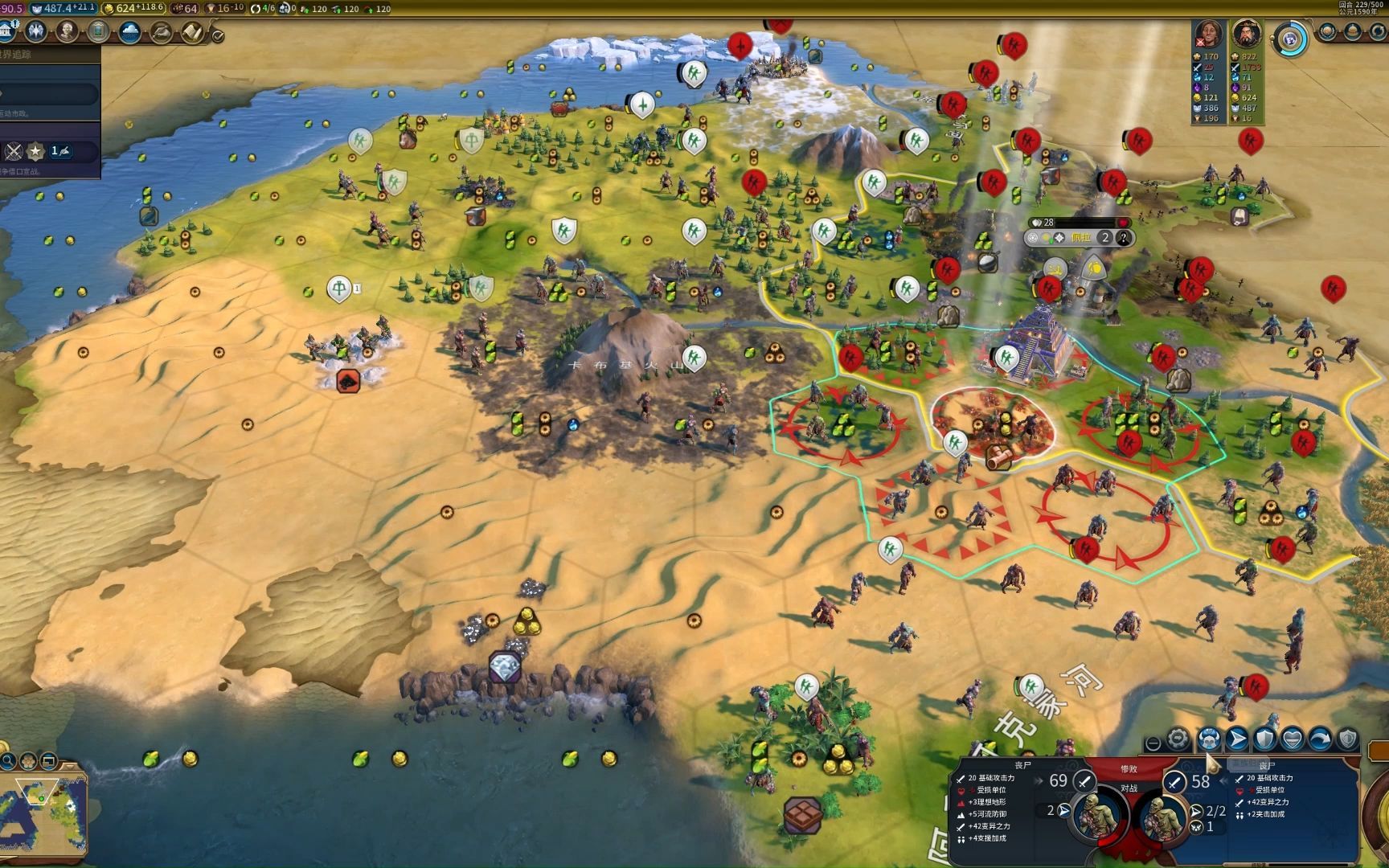The image size is (1389, 868).
Task: Open the climate screen with the rain cloud icon
Action: pyautogui.click(x=129, y=31)
